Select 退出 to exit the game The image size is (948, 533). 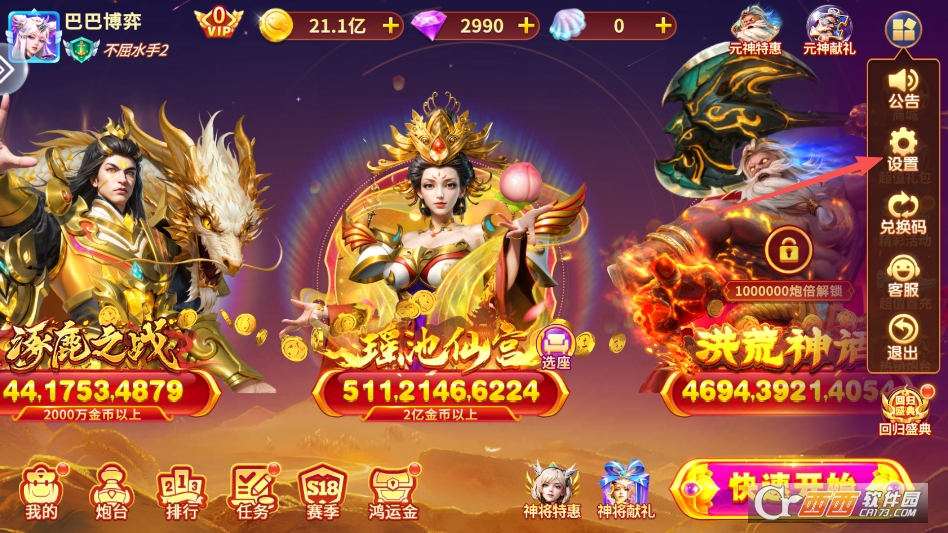pyautogui.click(x=903, y=339)
